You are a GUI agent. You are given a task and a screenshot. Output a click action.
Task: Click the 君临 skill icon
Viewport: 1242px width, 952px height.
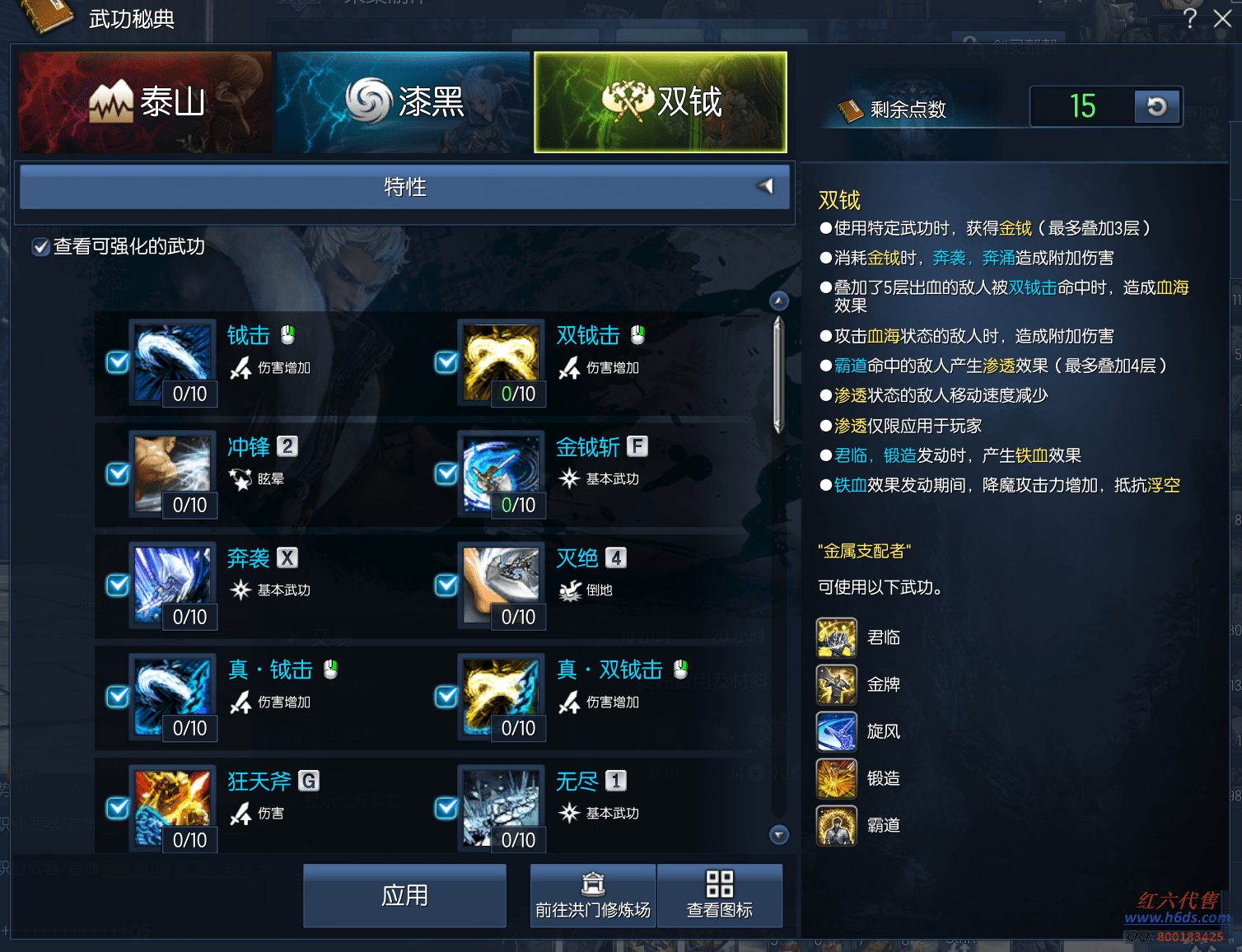click(x=837, y=638)
